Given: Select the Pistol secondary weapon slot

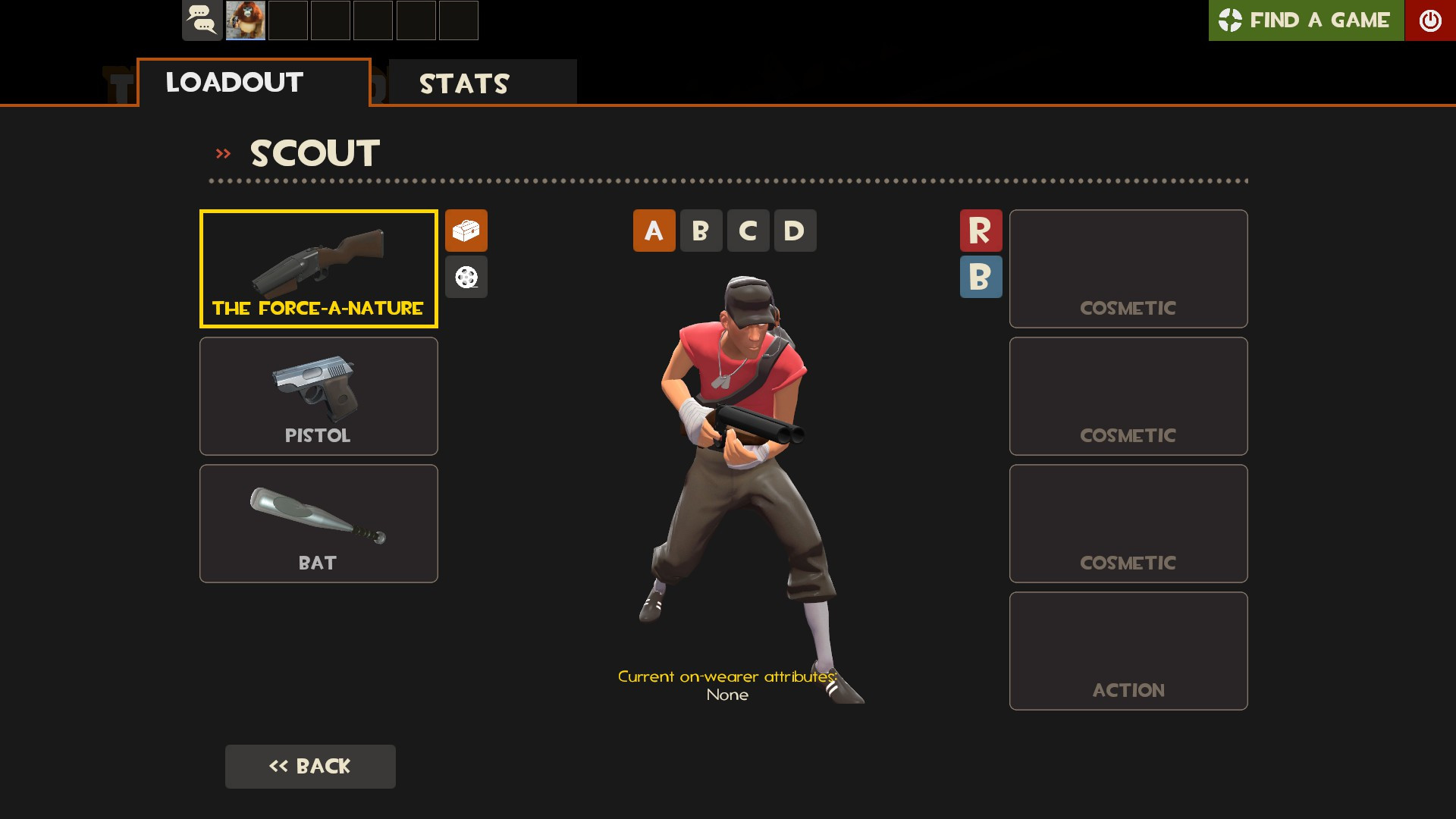Looking at the screenshot, I should pos(318,395).
